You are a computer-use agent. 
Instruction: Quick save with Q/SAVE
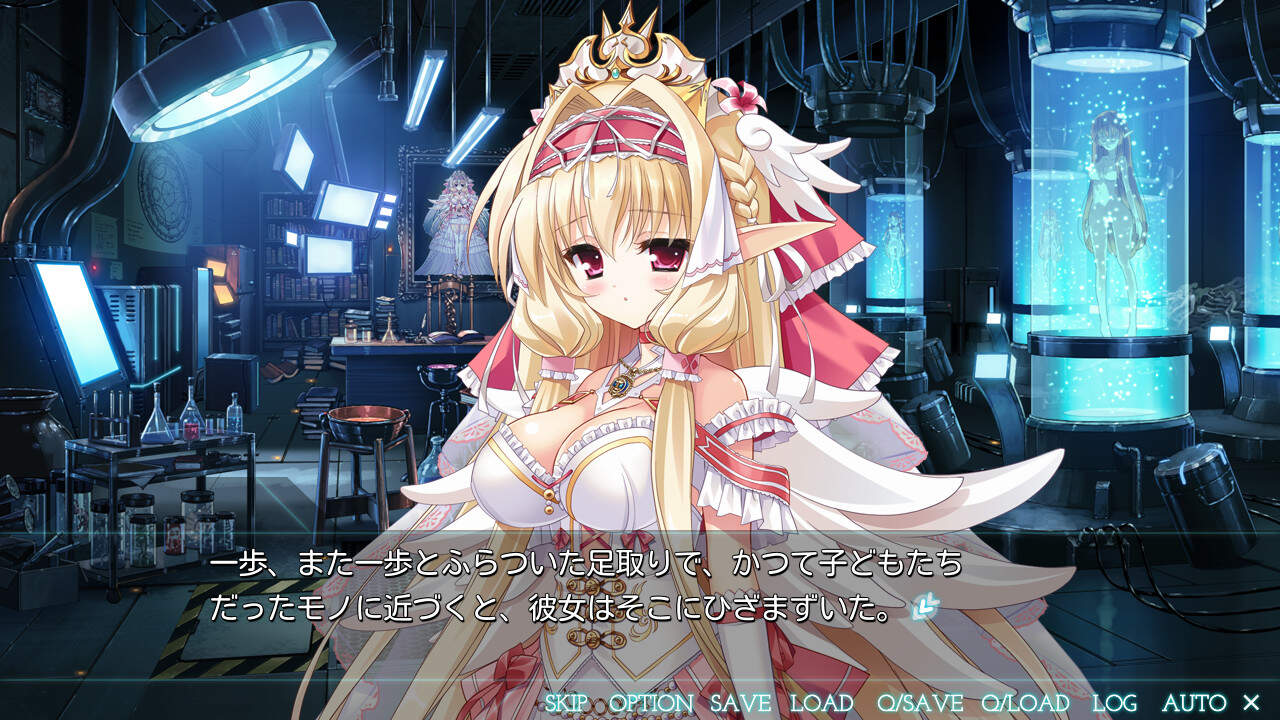point(919,703)
